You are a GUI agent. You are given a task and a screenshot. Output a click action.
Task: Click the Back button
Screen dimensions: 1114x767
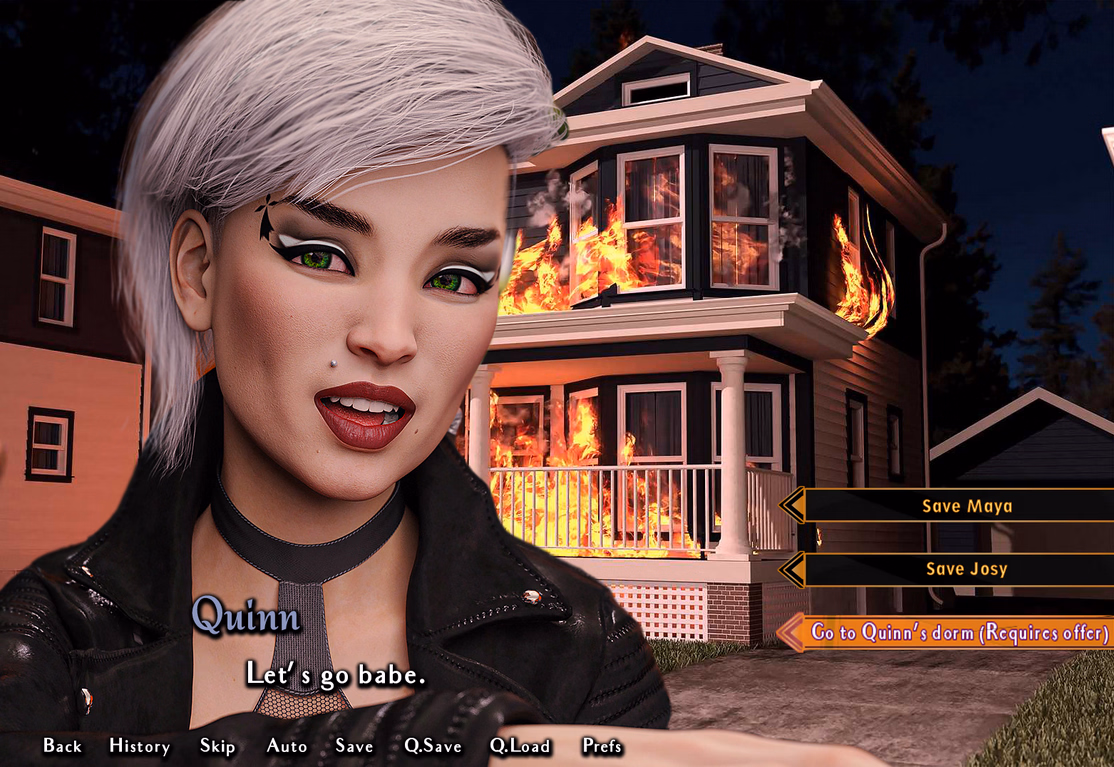62,746
